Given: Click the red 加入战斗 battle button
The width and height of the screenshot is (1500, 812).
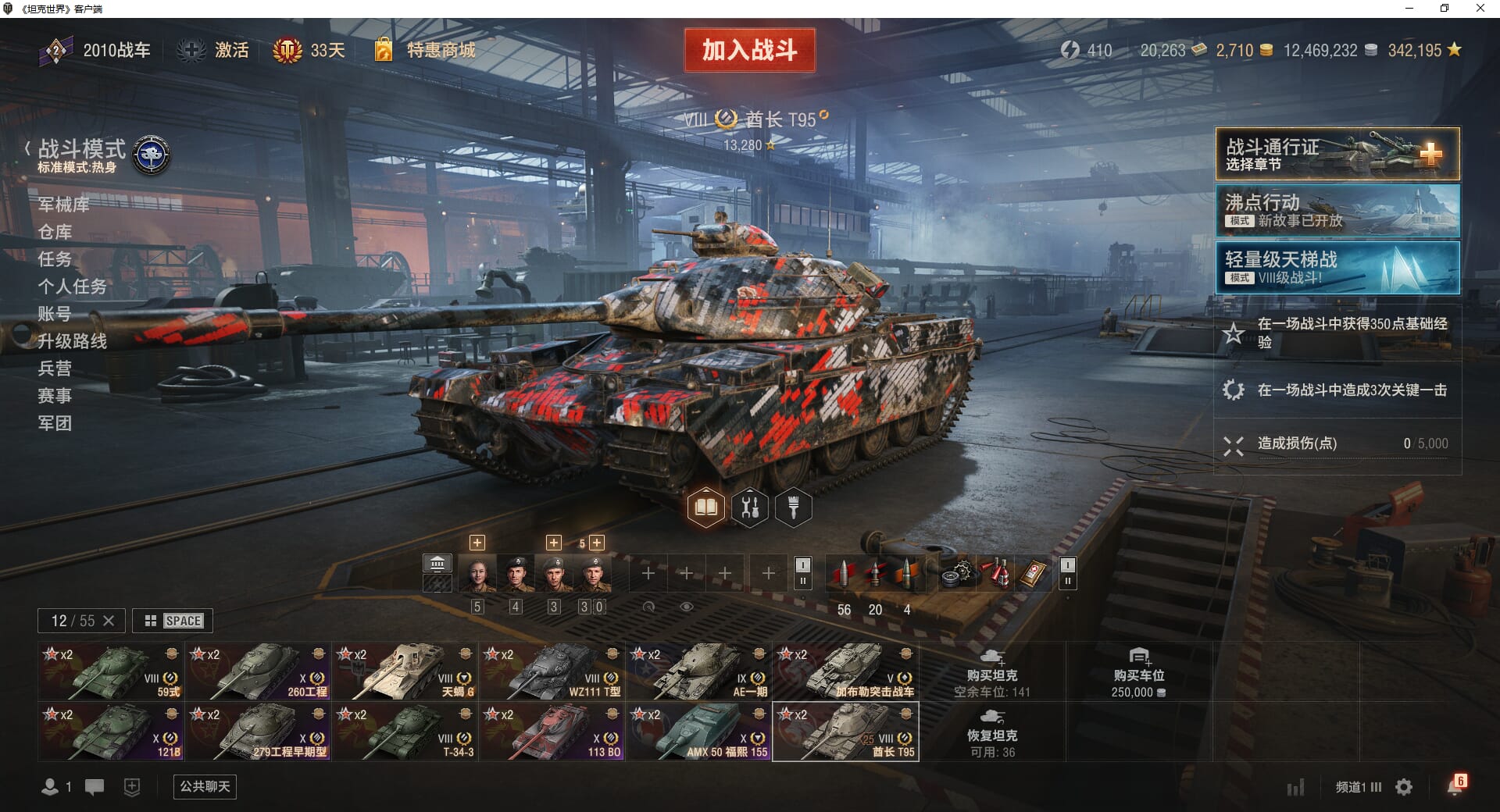Looking at the screenshot, I should pos(749,50).
